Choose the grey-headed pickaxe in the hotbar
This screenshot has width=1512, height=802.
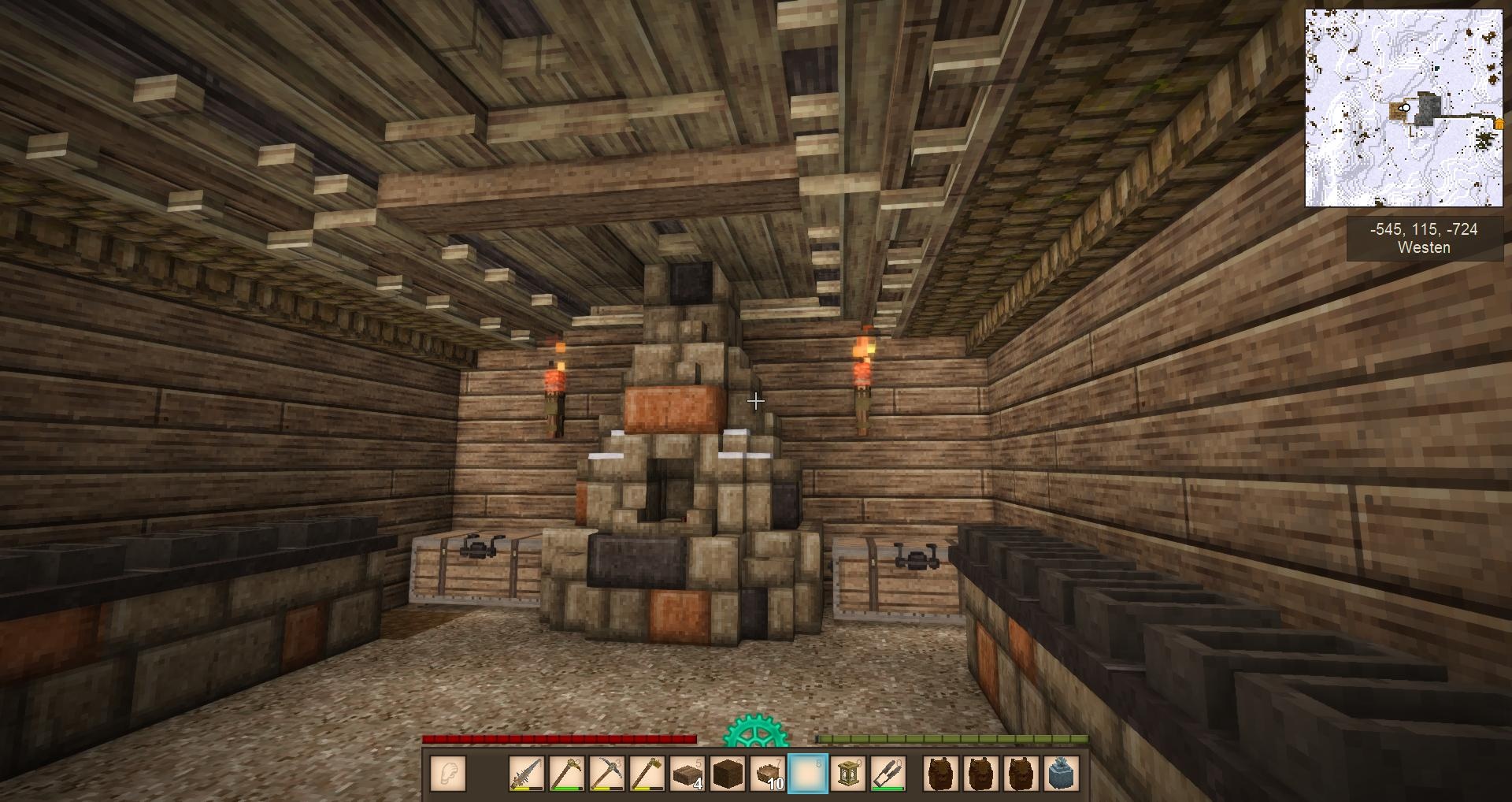(x=607, y=774)
